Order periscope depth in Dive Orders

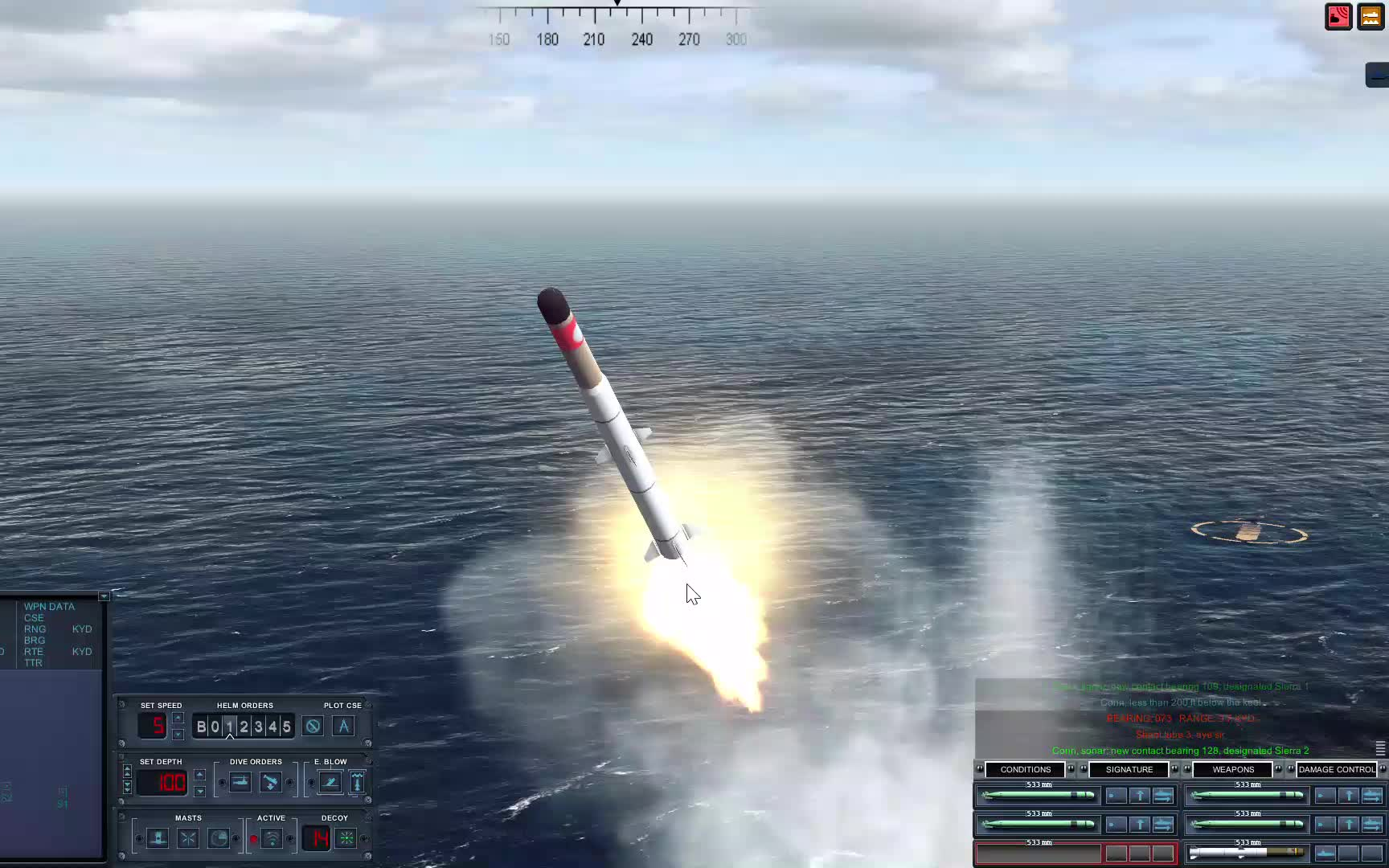240,782
